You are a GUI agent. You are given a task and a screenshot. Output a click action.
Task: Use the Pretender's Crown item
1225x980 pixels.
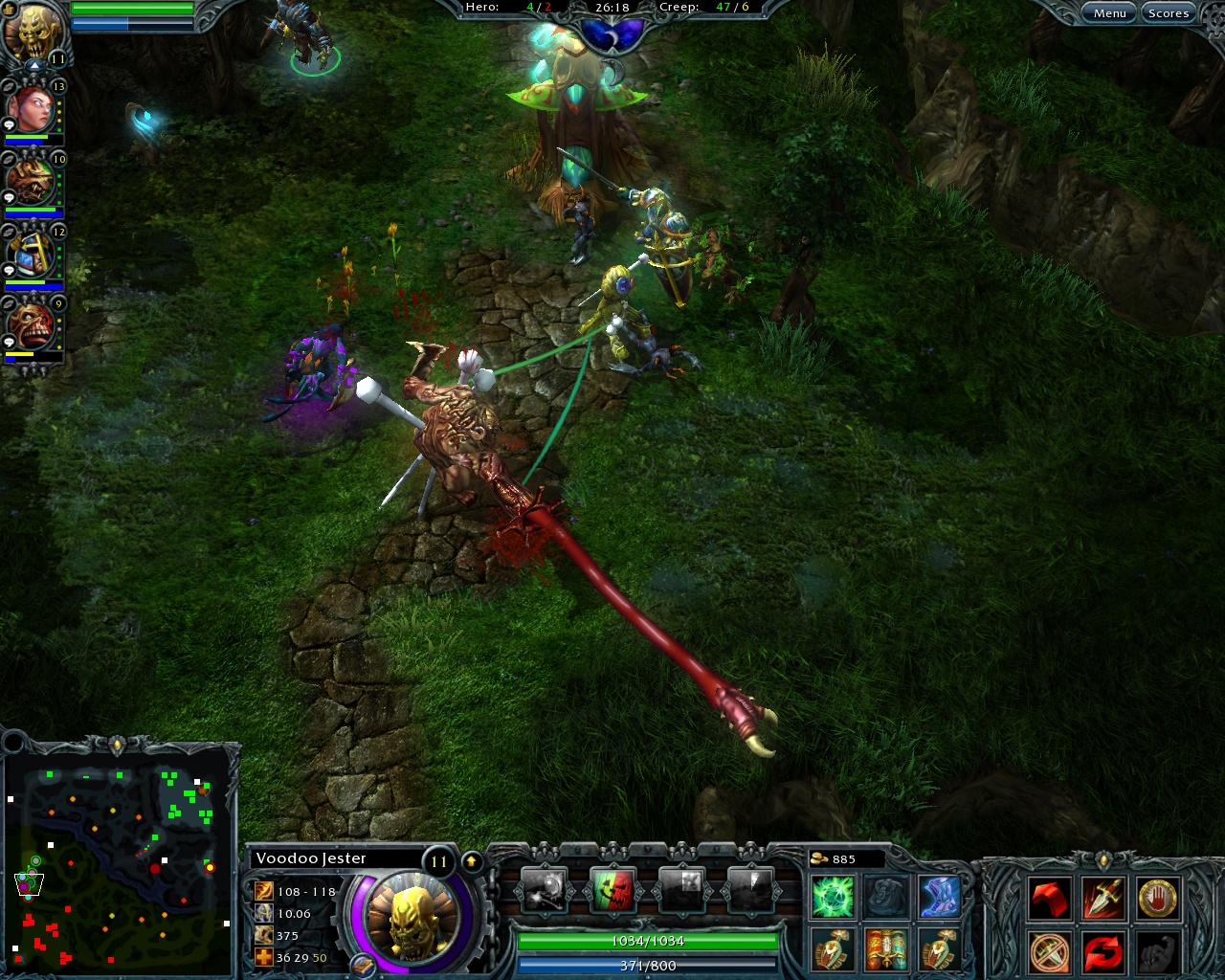pyautogui.click(x=886, y=951)
